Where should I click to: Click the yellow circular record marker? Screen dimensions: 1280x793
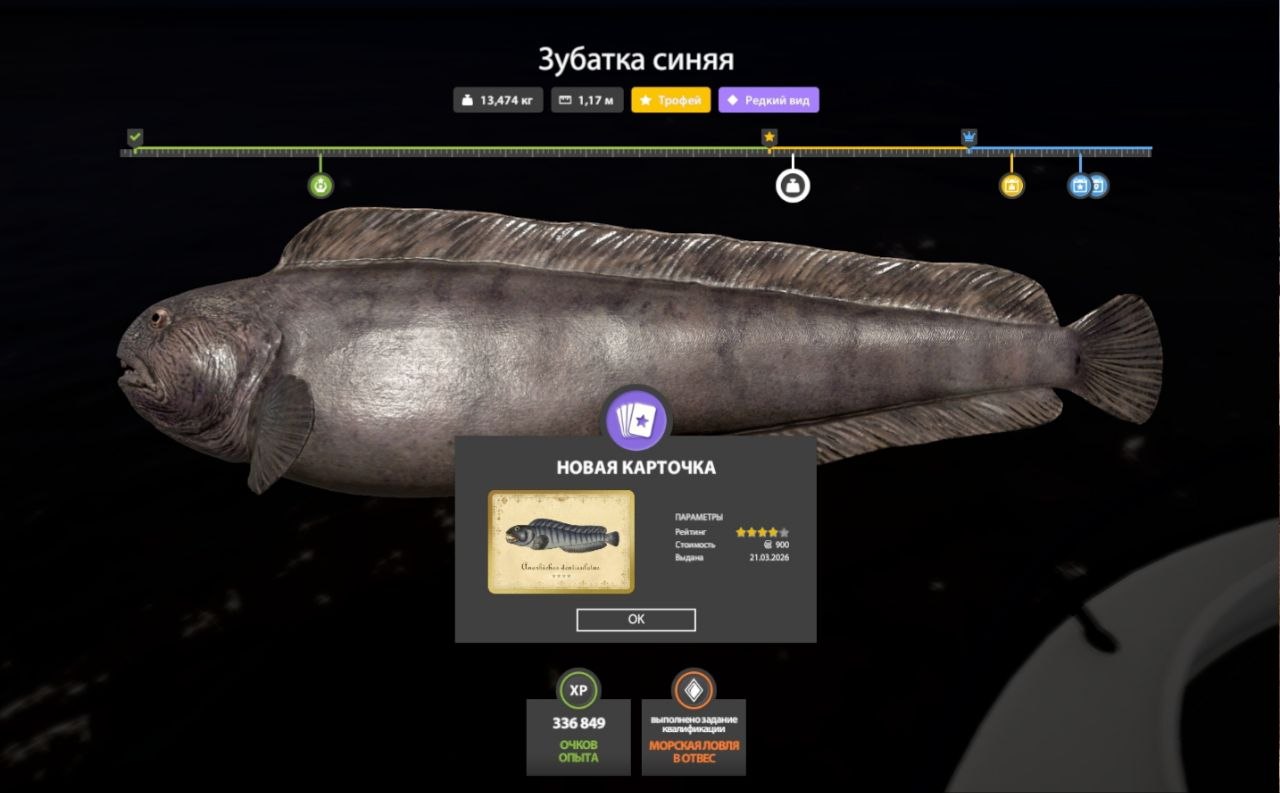1011,185
